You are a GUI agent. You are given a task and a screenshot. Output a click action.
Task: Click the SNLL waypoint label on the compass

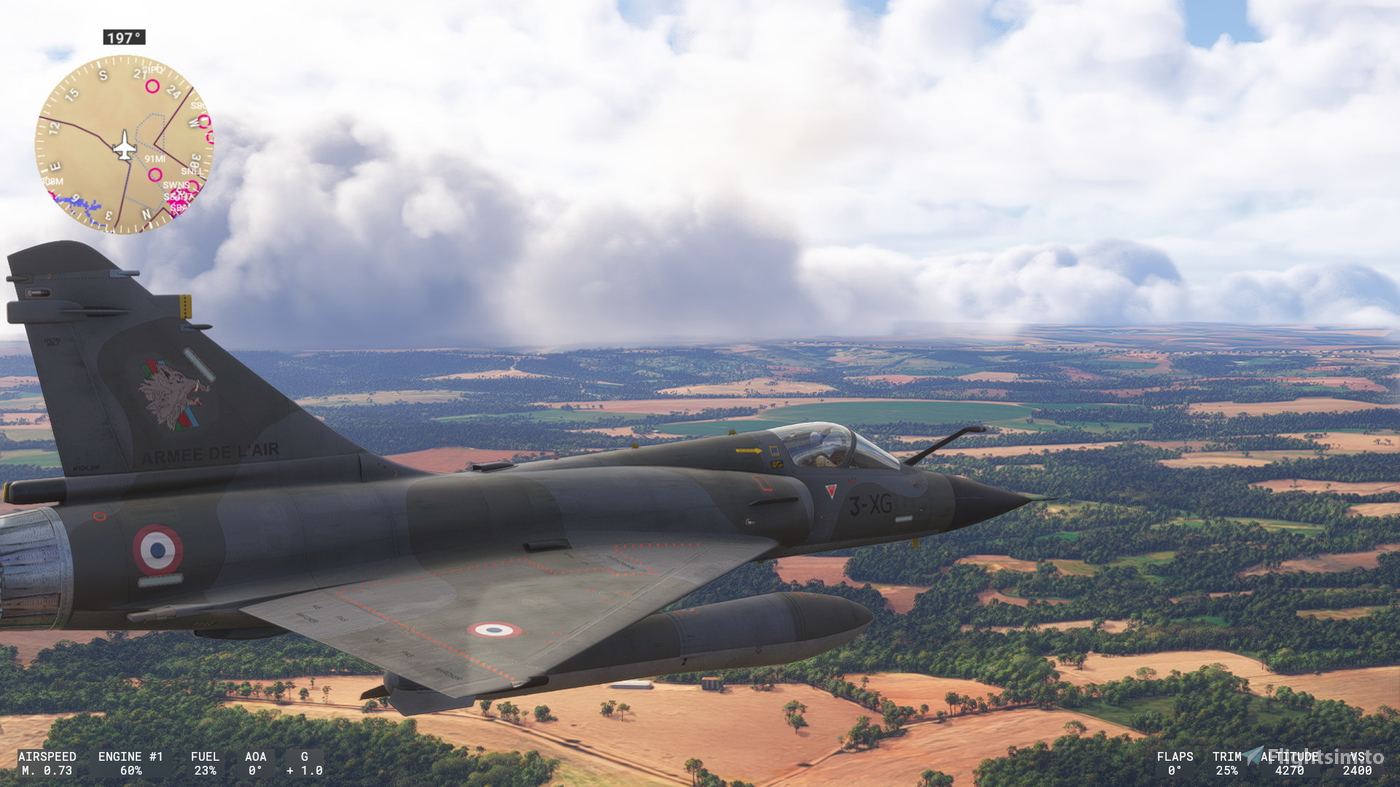coord(193,170)
